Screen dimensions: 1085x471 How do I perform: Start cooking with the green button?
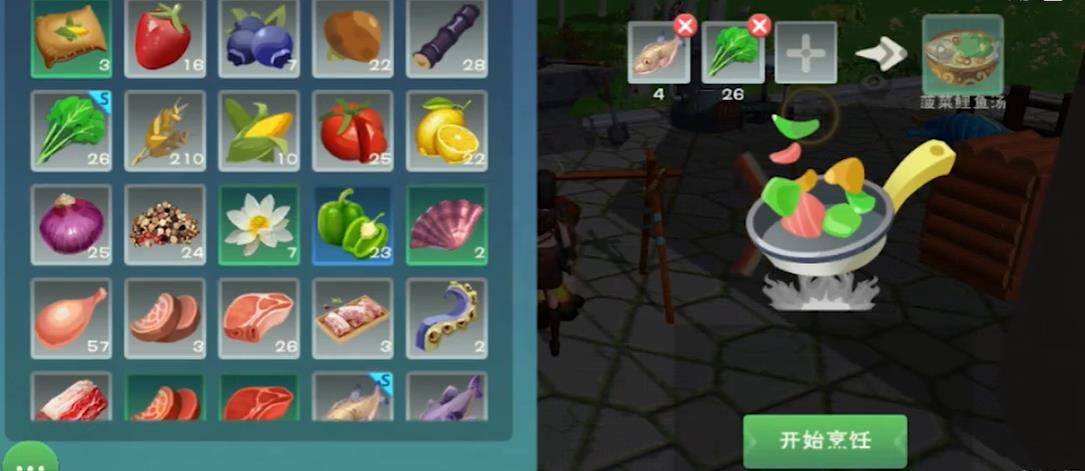[x=824, y=441]
